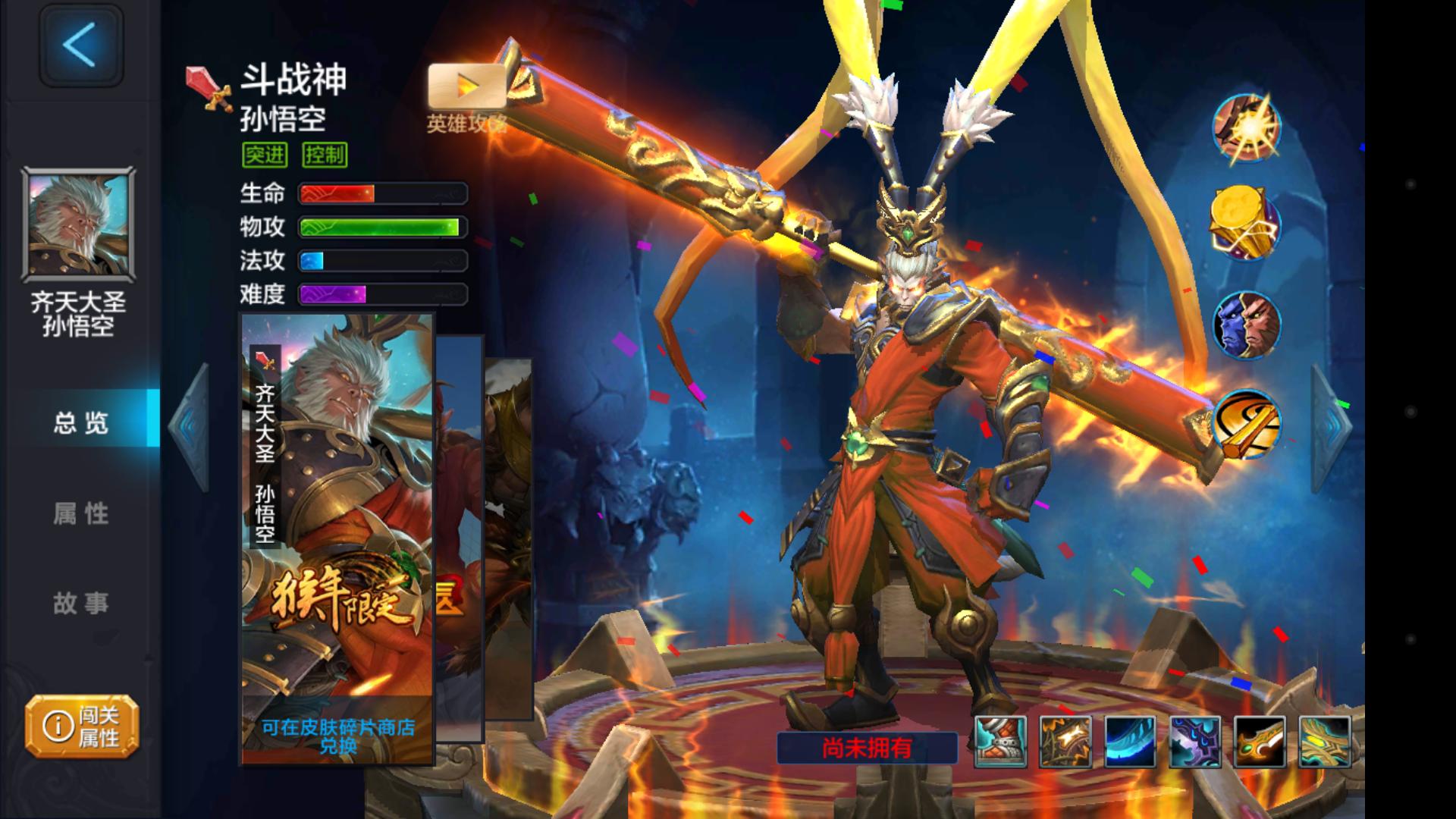Select the blue crescent blade item
Image resolution: width=1456 pixels, height=819 pixels.
coord(1130,742)
